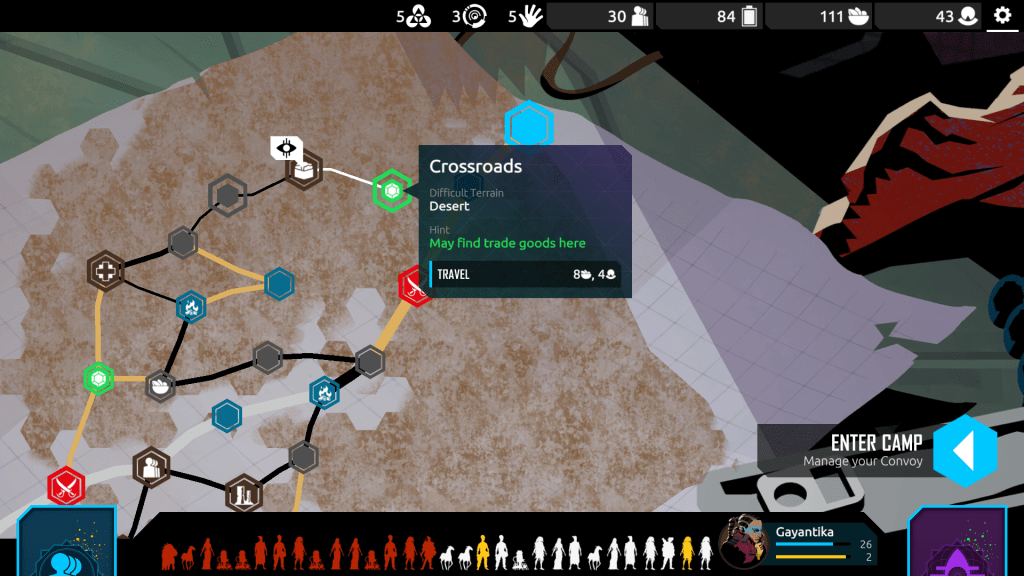The image size is (1024, 576).
Task: Select the medical cross map node
Action: (105, 271)
